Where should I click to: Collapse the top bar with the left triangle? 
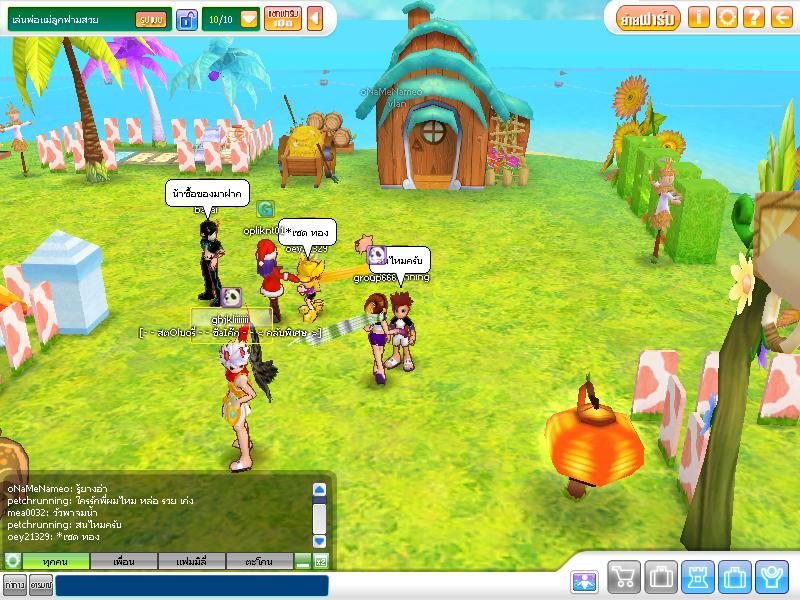(x=314, y=19)
